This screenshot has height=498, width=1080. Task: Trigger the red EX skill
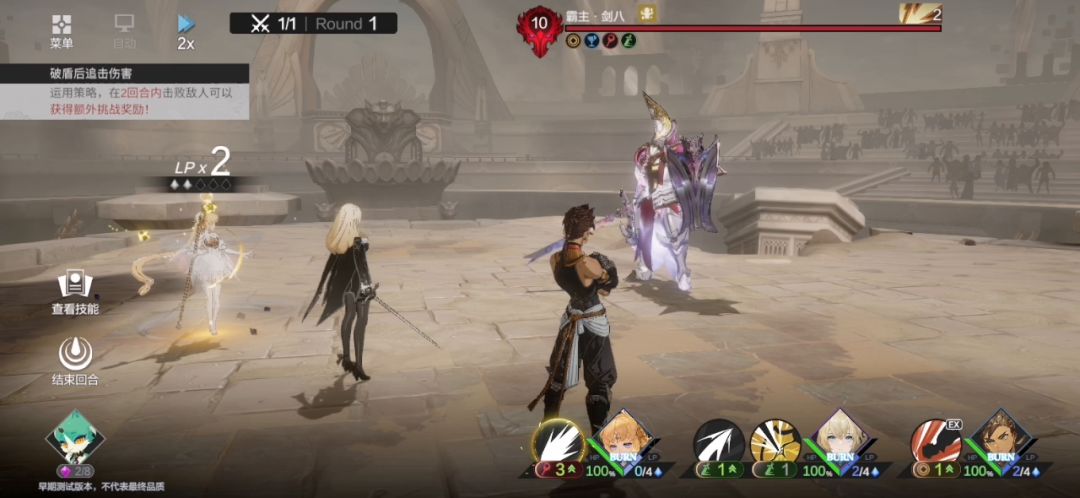(x=936, y=442)
